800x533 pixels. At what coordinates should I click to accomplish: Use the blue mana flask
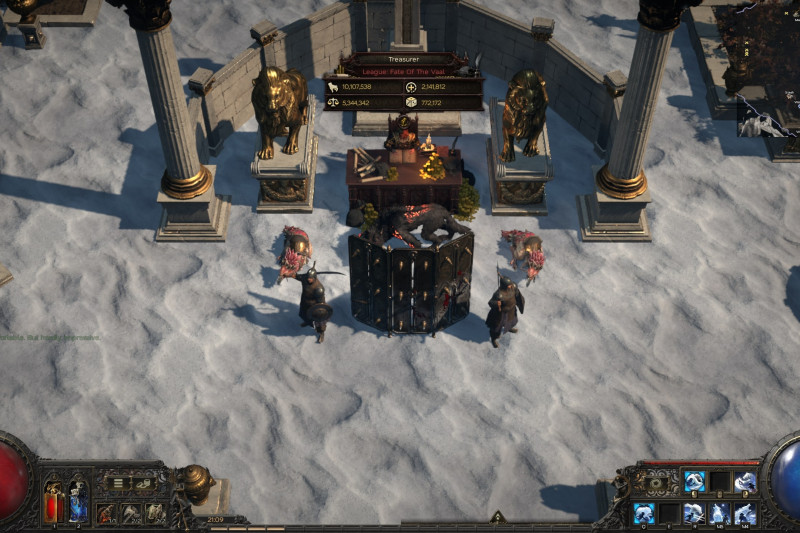tap(77, 501)
